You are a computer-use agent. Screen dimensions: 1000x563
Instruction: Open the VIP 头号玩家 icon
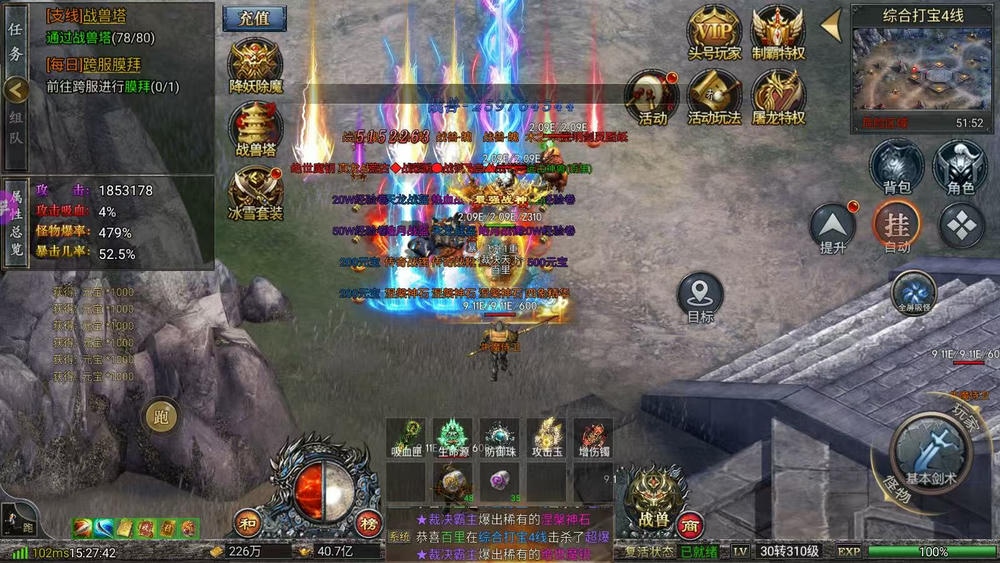(x=714, y=30)
